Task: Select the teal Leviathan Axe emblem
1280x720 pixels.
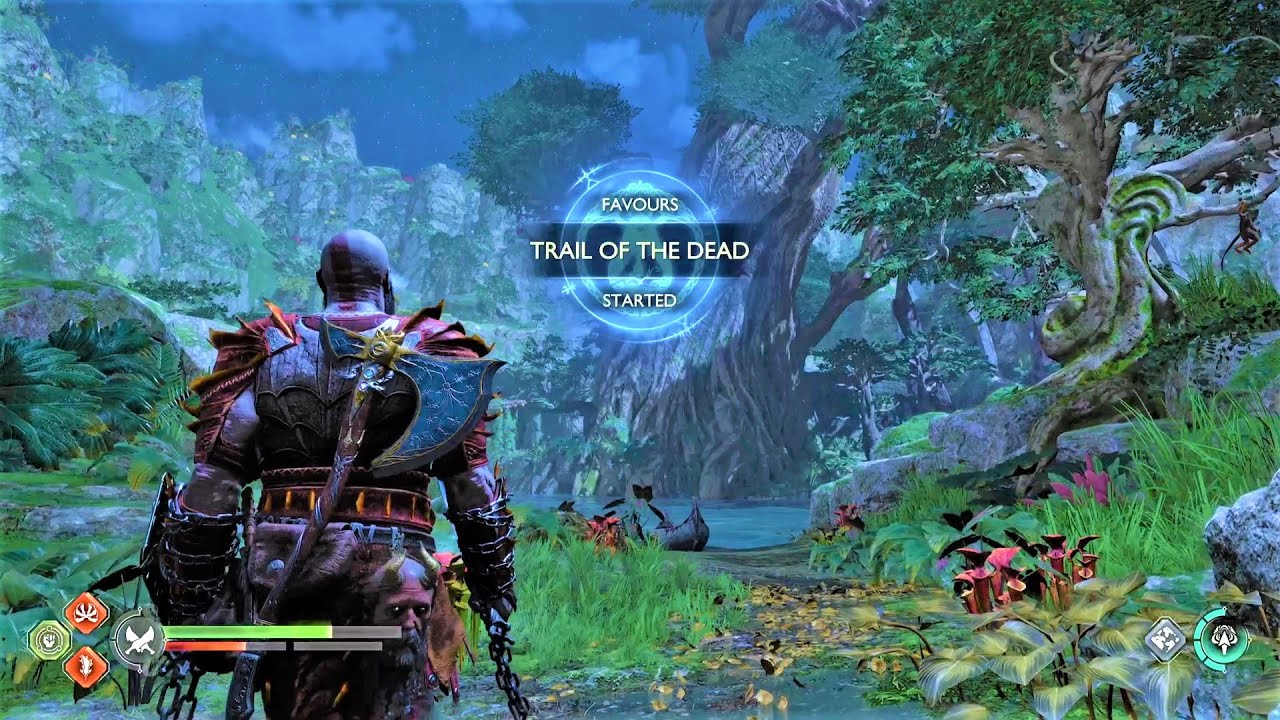Action: pos(1225,639)
